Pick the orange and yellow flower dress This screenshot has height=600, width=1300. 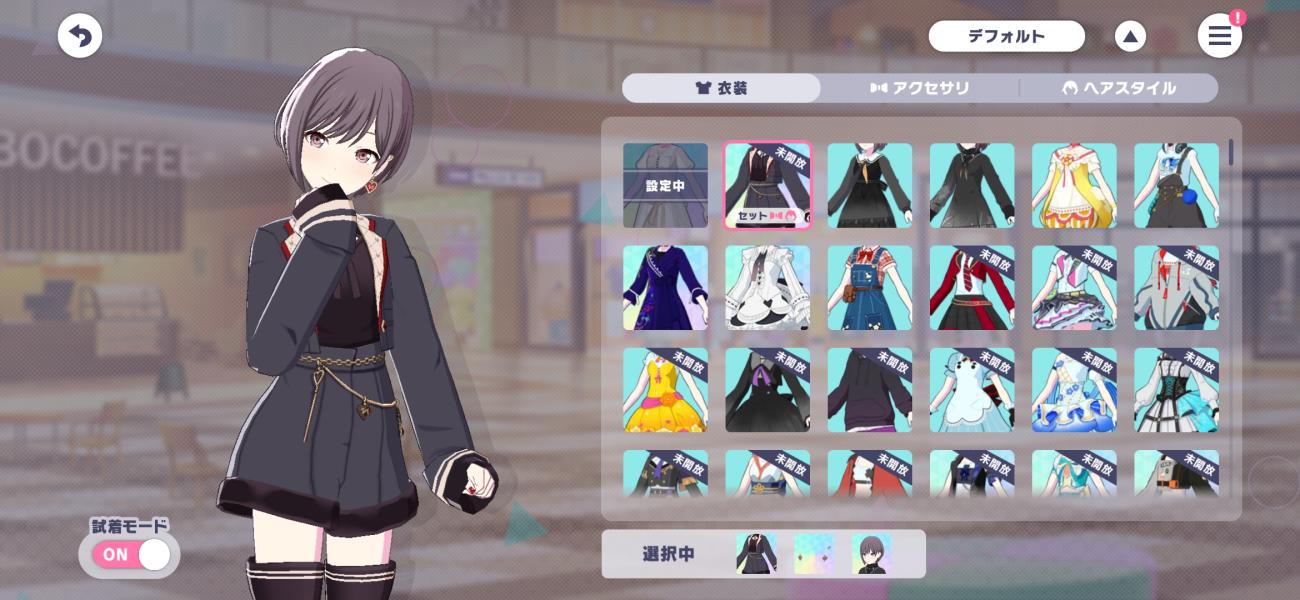pyautogui.click(x=665, y=390)
